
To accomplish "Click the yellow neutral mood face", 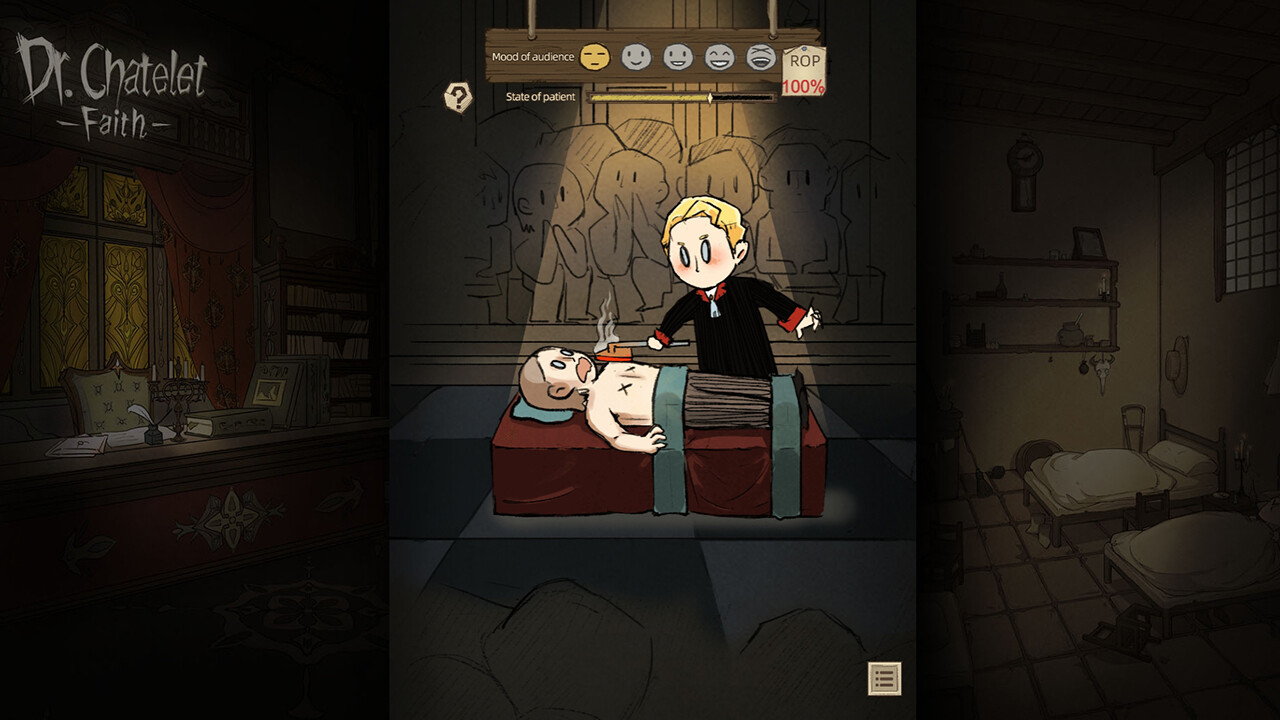I will pos(596,58).
